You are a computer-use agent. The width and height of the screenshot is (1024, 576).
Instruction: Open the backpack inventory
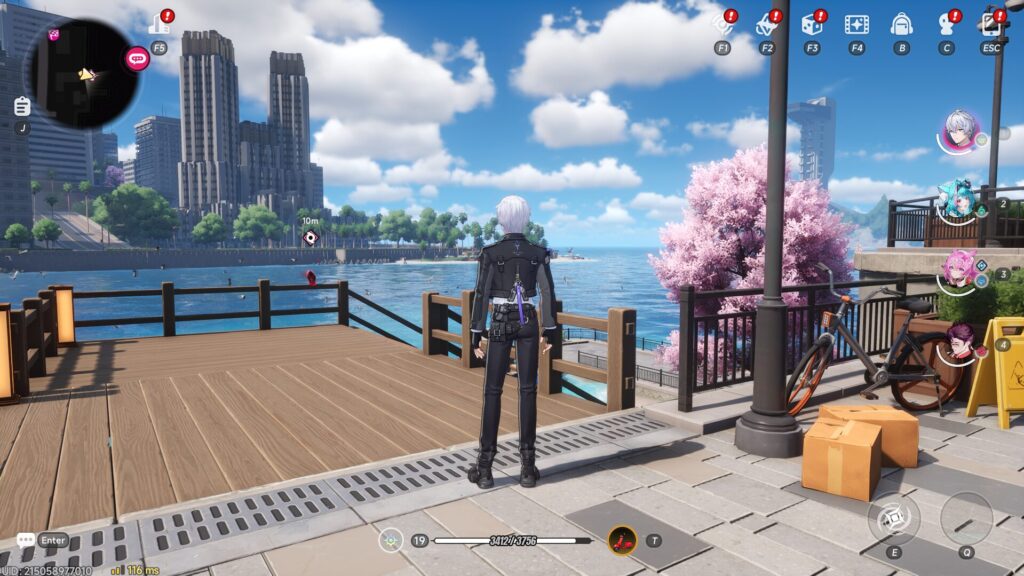901,24
